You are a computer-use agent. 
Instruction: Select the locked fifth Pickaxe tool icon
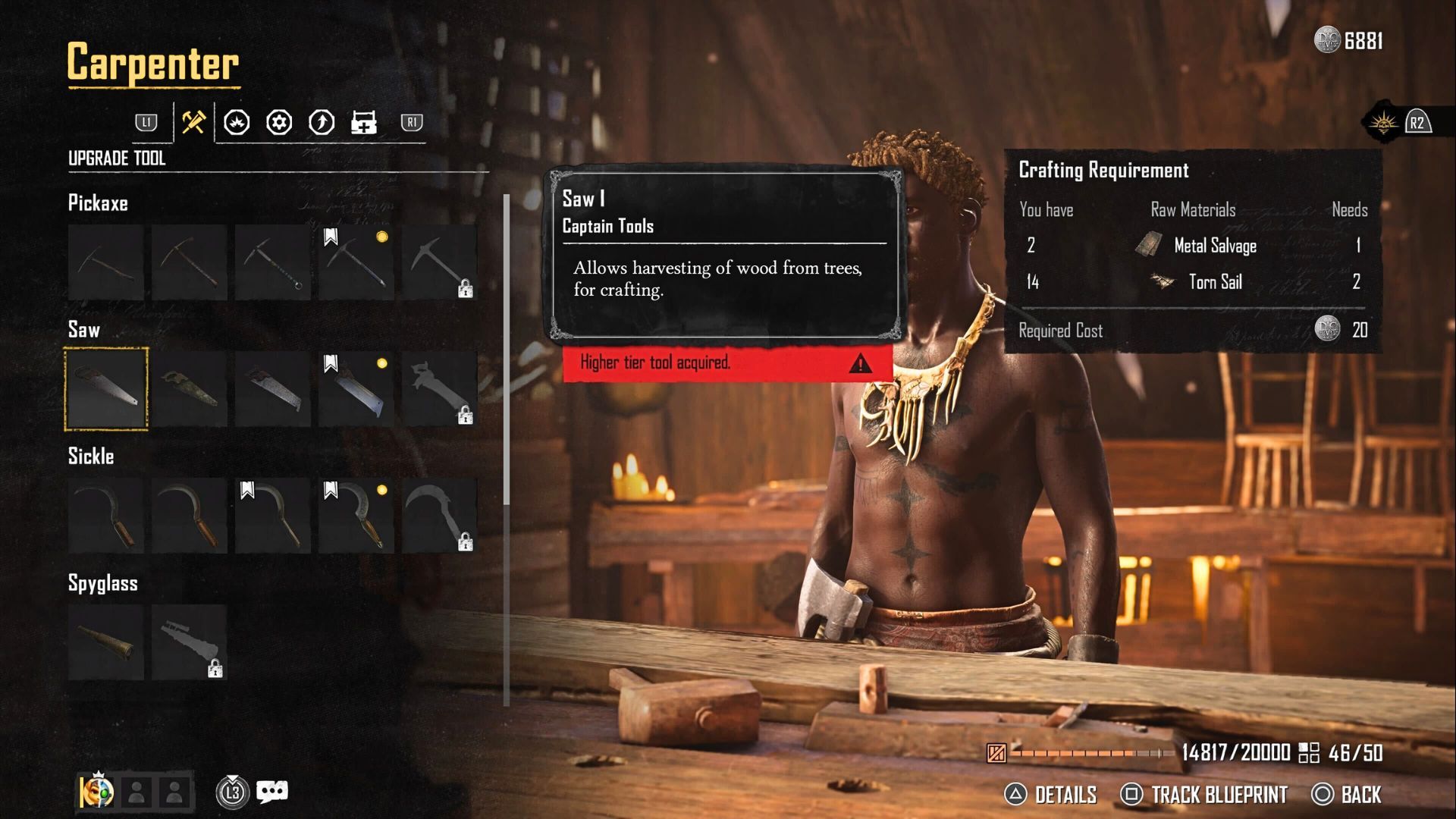(x=440, y=262)
